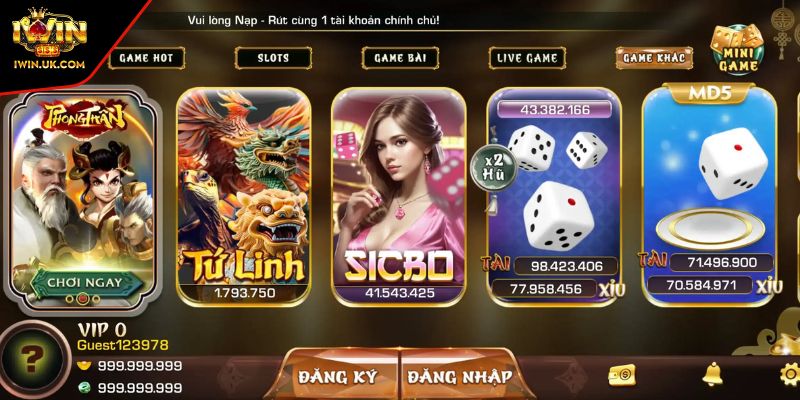Open the question mark guest avatar
This screenshot has height=400, width=800.
[x=33, y=360]
